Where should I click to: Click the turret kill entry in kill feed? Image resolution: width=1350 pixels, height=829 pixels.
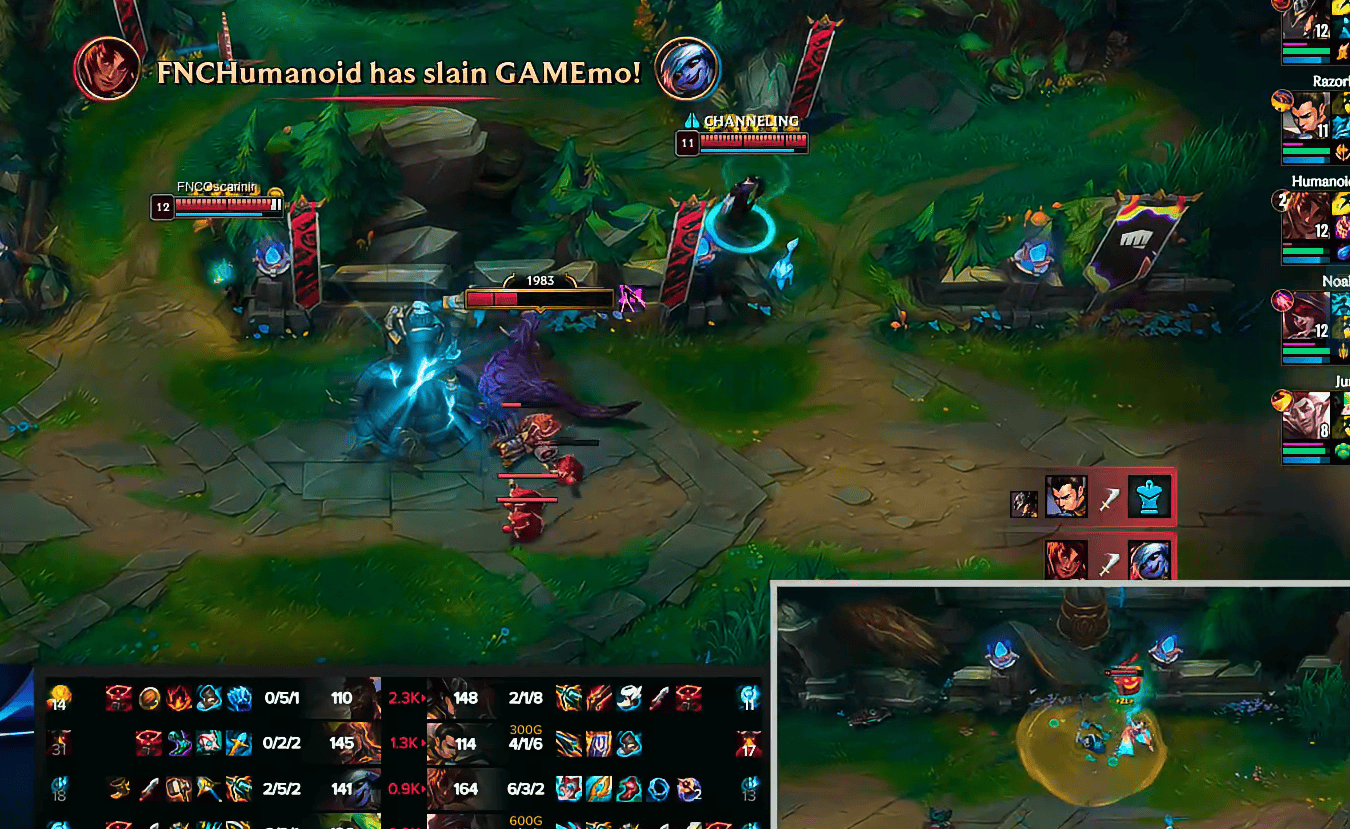[x=1093, y=496]
